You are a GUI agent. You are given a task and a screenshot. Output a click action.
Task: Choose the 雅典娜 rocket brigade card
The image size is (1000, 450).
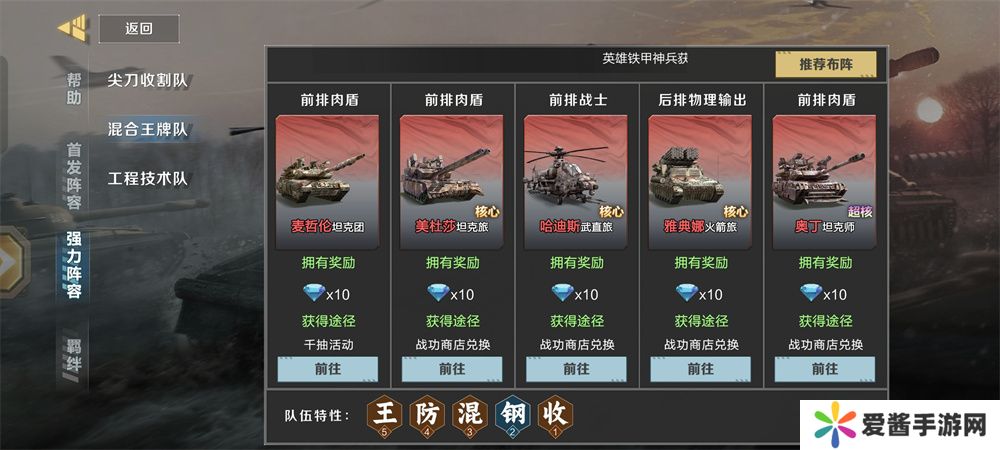[700, 176]
